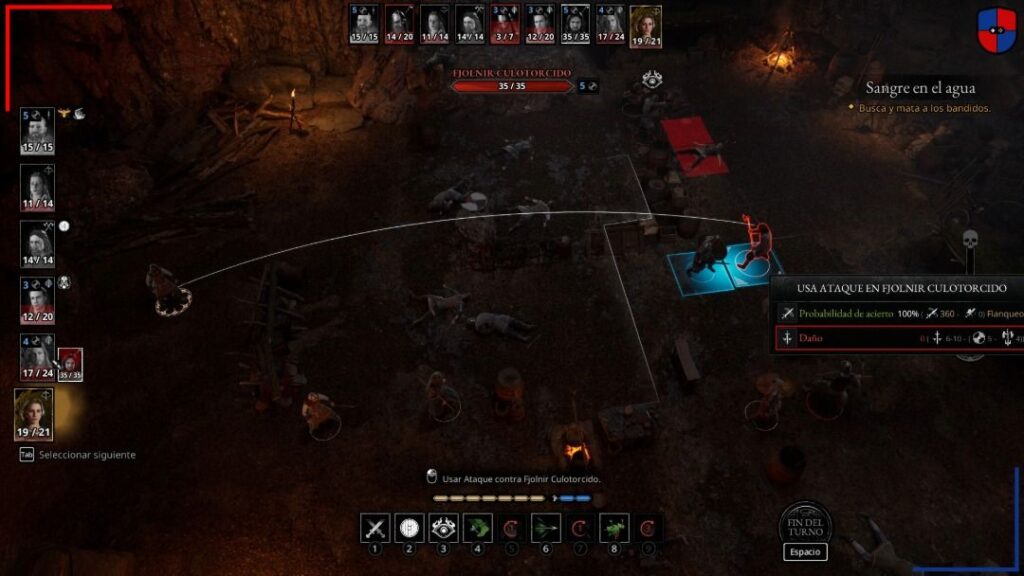The width and height of the screenshot is (1024, 576).
Task: Select the small enemy target portrait 35/35
Action: (70, 364)
